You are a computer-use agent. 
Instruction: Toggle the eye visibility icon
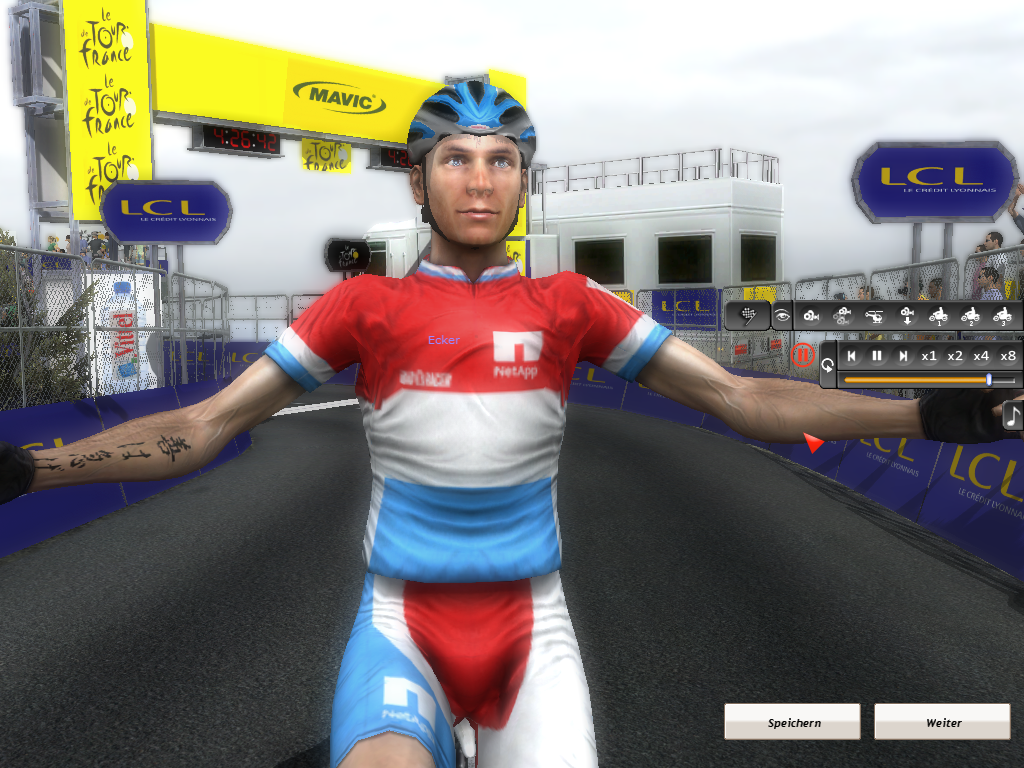(x=780, y=316)
